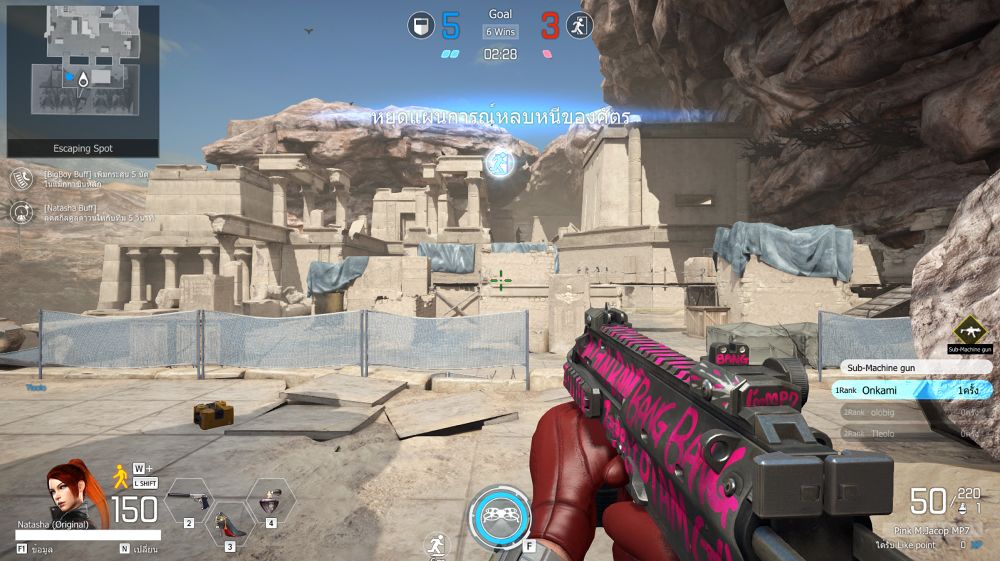This screenshot has height=561, width=1000.
Task: Click the BigBoy Buff icon
Action: (x=22, y=179)
